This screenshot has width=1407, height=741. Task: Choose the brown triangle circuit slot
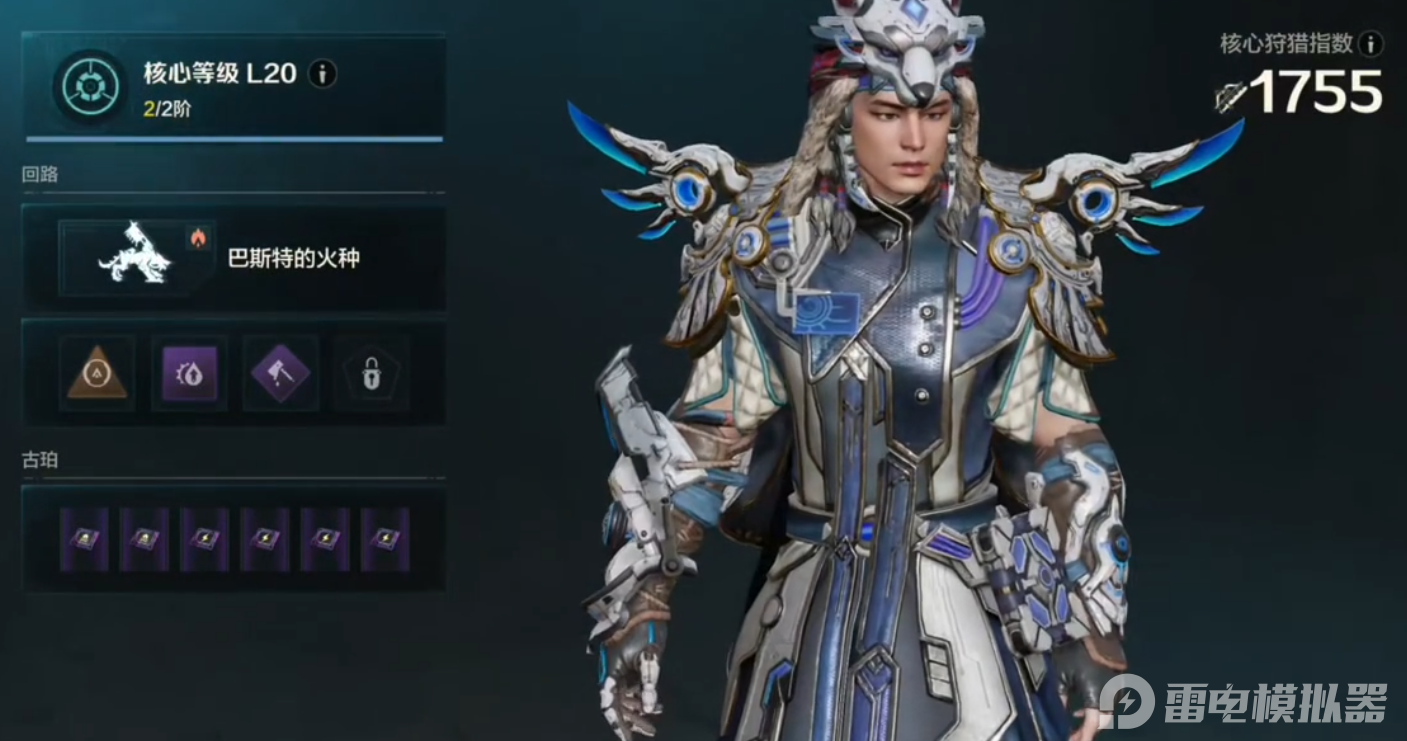(97, 374)
